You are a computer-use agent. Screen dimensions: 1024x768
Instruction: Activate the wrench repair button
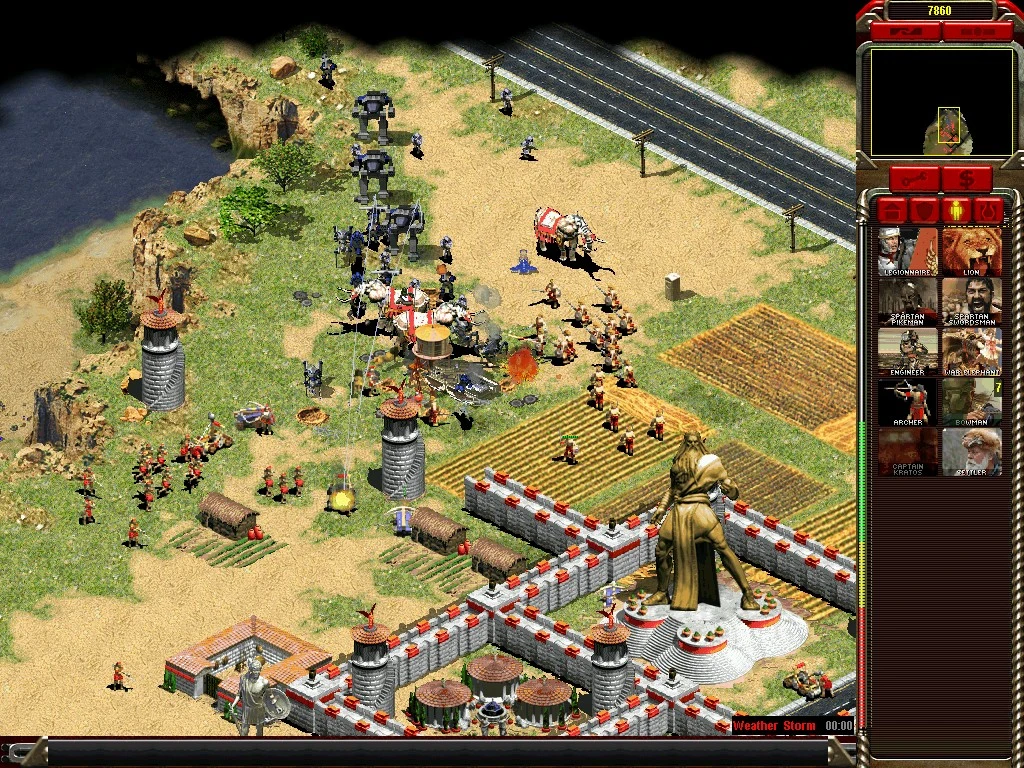914,180
